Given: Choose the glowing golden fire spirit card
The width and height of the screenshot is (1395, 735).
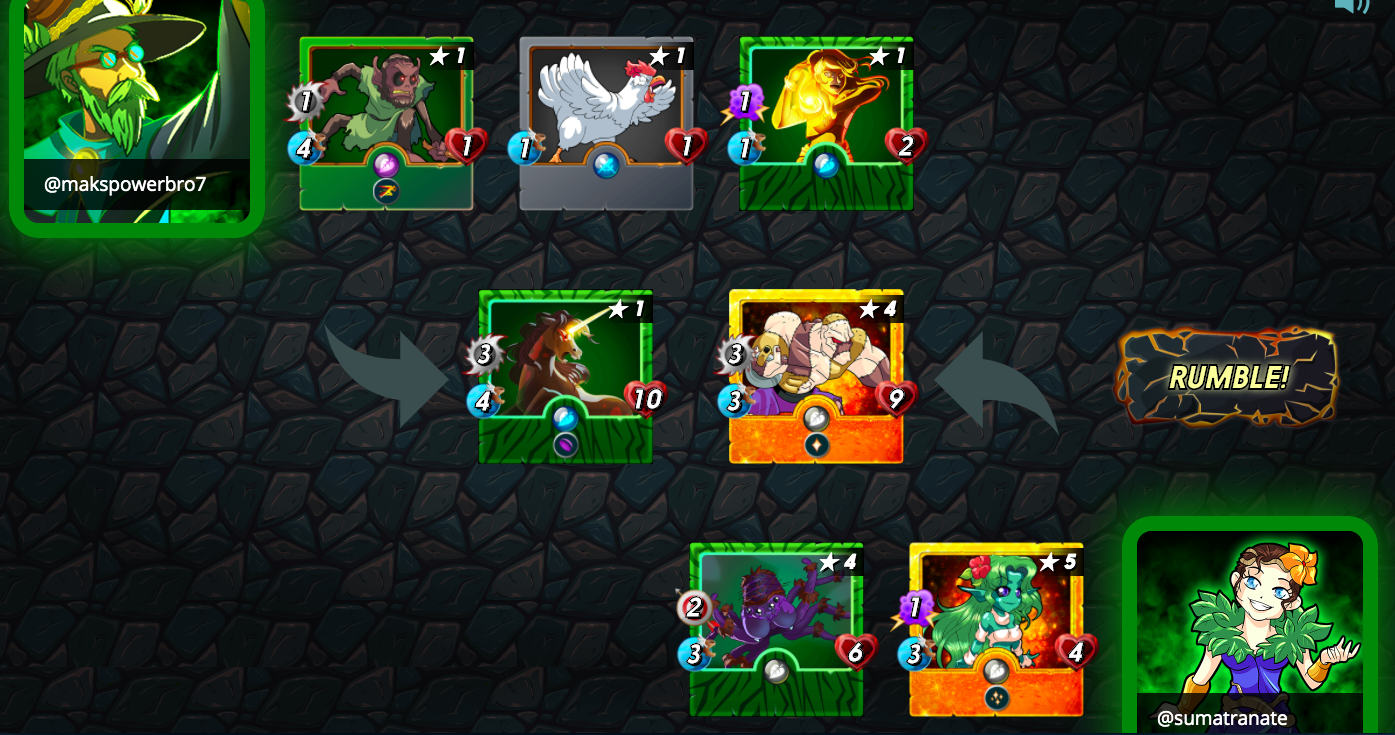Looking at the screenshot, I should (x=826, y=123).
